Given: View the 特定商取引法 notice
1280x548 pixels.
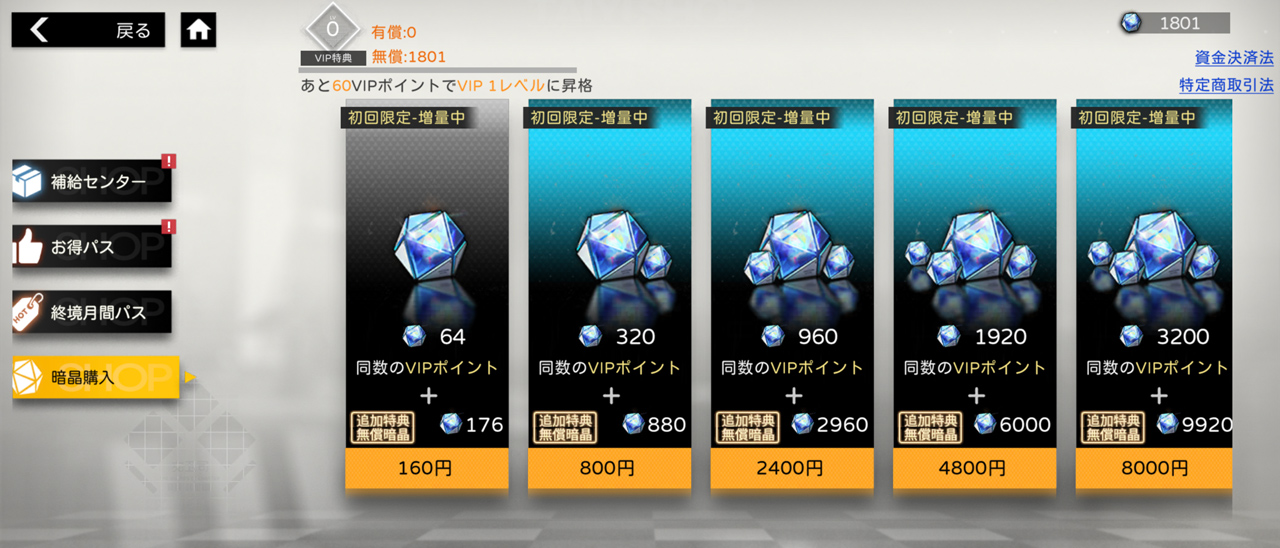Looking at the screenshot, I should coord(1226,85).
